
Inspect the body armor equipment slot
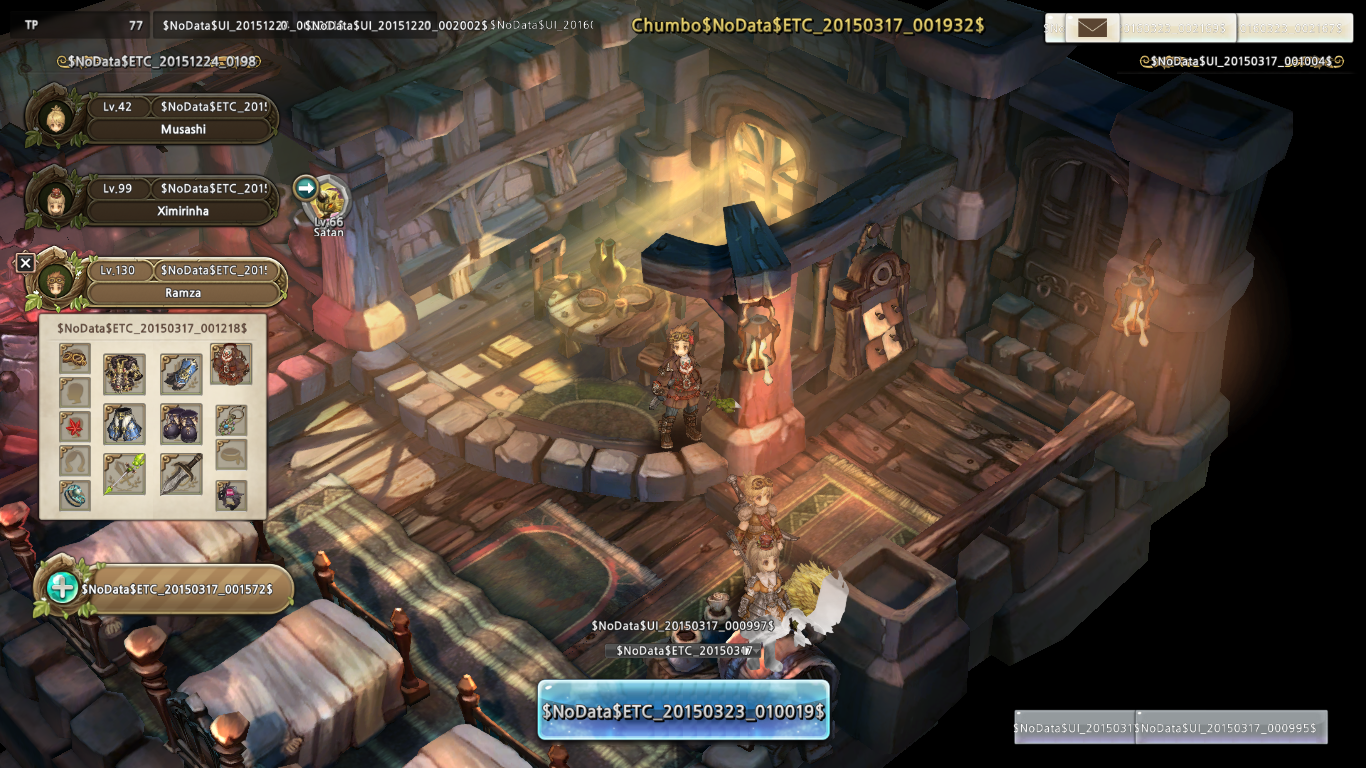(x=125, y=374)
